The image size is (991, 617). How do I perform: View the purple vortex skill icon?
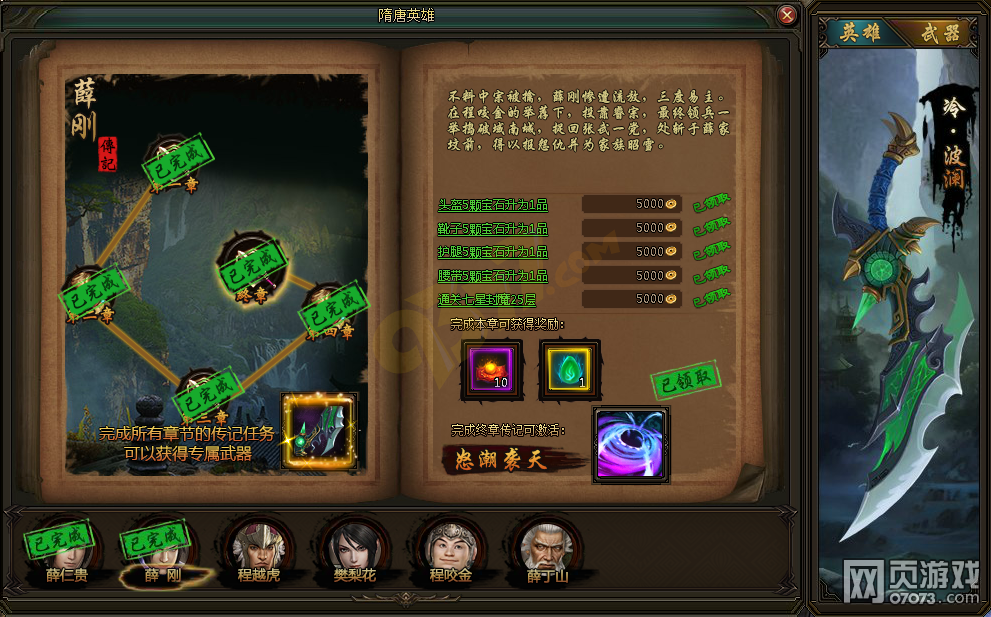click(x=630, y=445)
